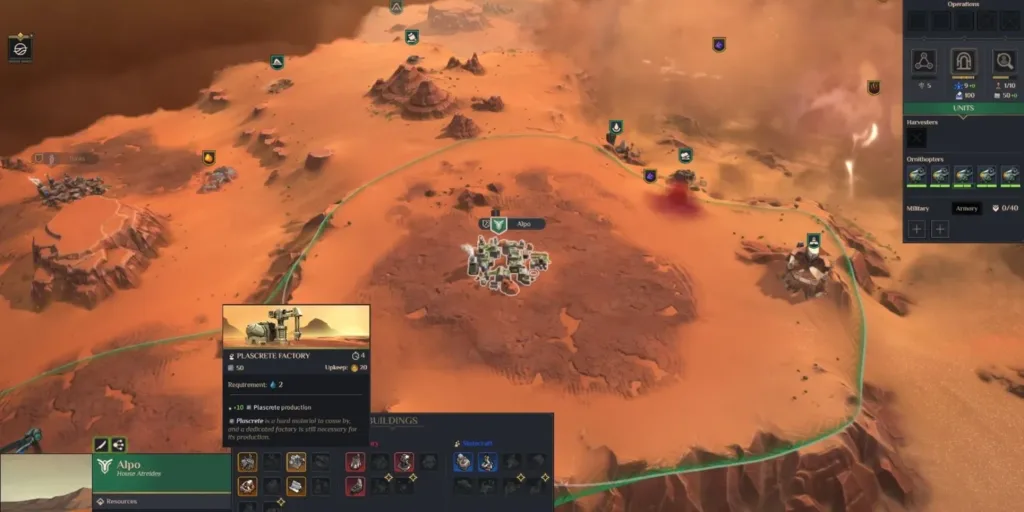Open the Armory button beside Military
1024x512 pixels.
pyautogui.click(x=966, y=208)
